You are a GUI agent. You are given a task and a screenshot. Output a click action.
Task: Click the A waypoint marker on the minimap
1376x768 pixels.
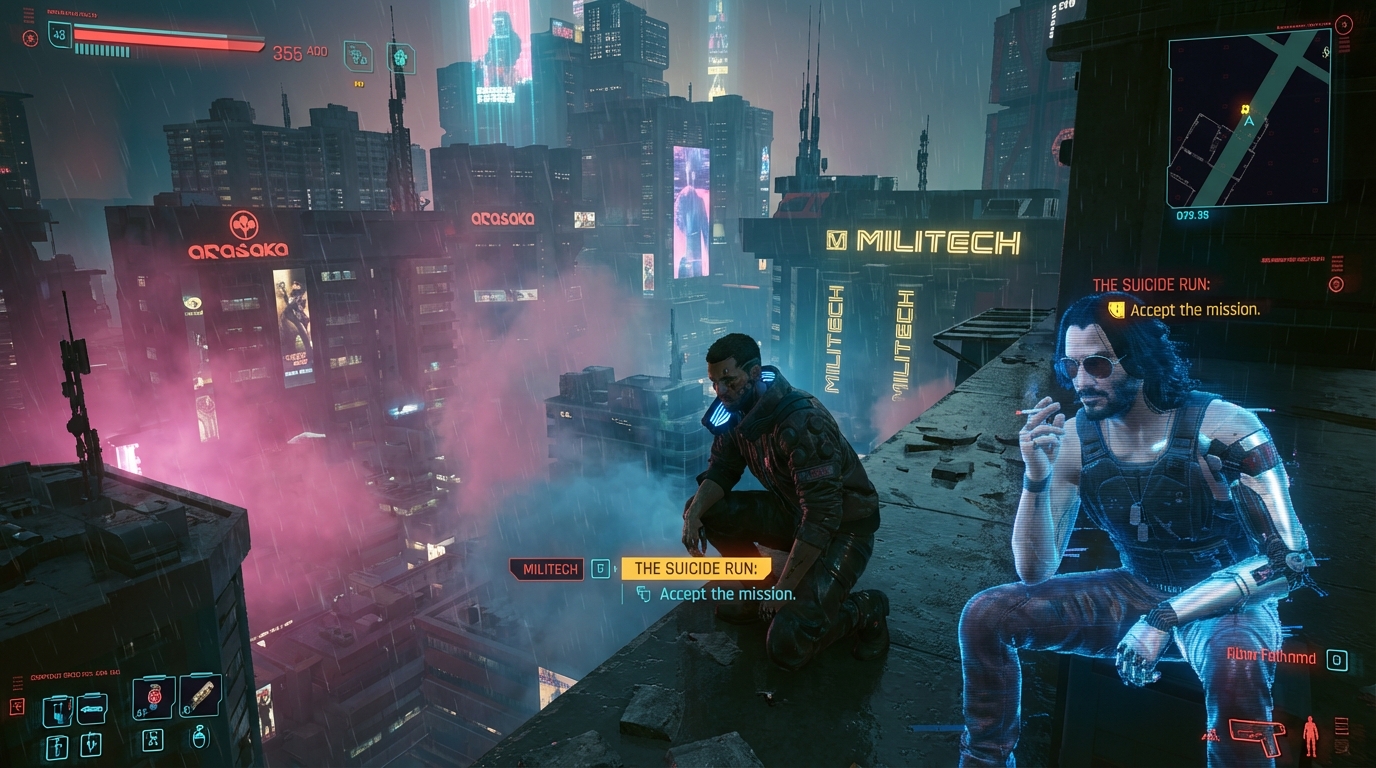(x=1248, y=120)
